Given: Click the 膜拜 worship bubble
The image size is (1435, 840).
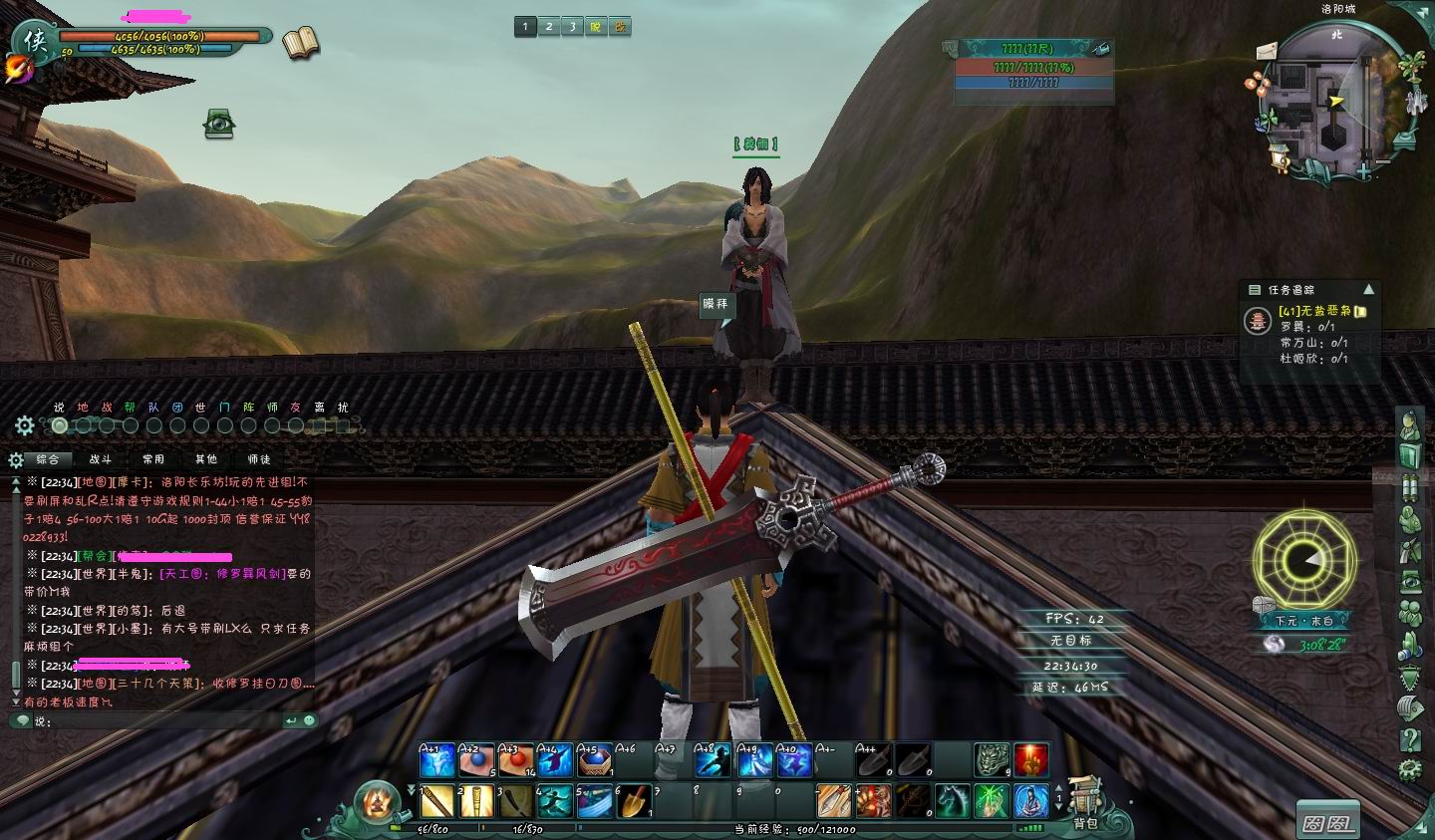Looking at the screenshot, I should (716, 304).
